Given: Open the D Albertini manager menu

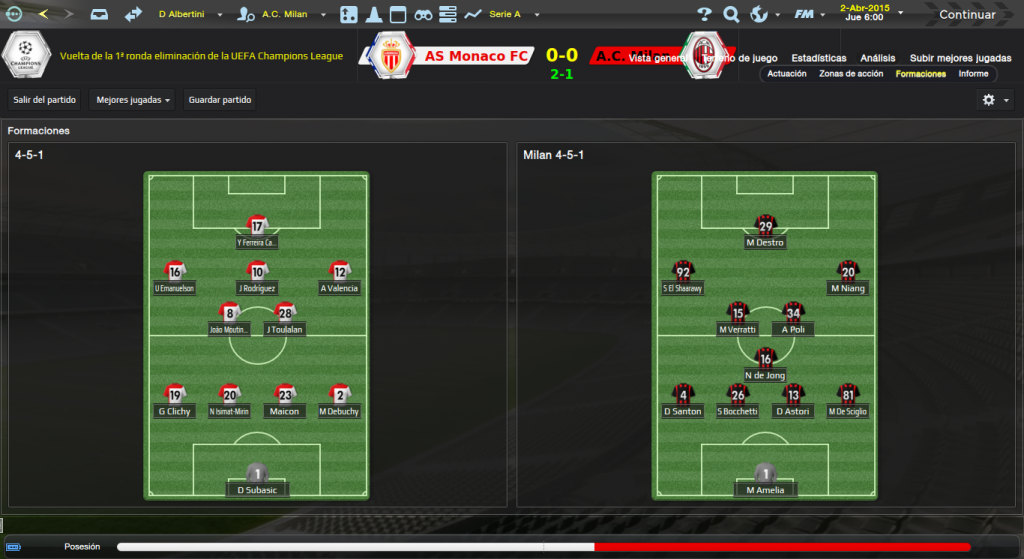Looking at the screenshot, I should point(190,15).
